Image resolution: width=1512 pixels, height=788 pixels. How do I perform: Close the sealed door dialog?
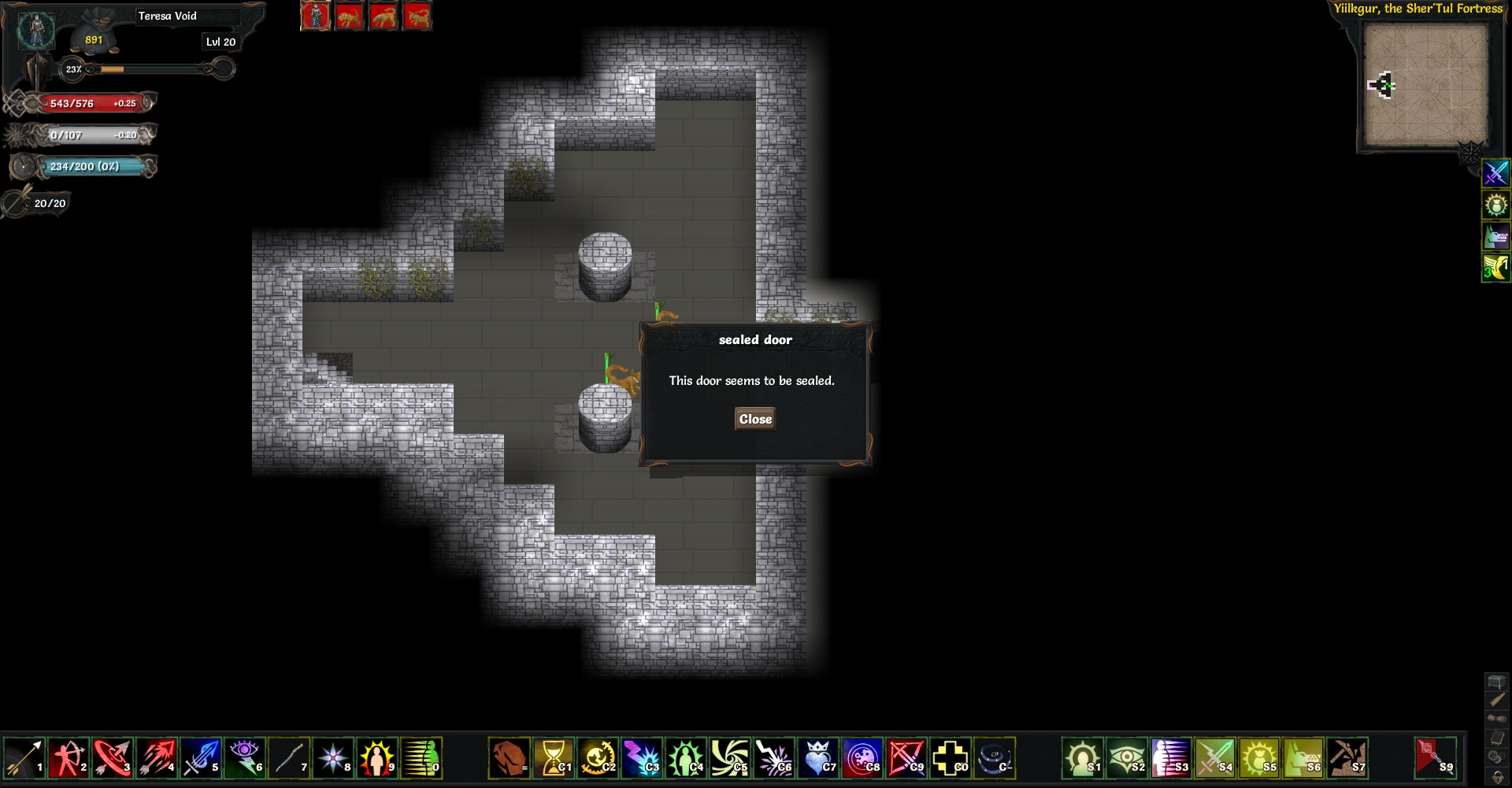(x=755, y=420)
